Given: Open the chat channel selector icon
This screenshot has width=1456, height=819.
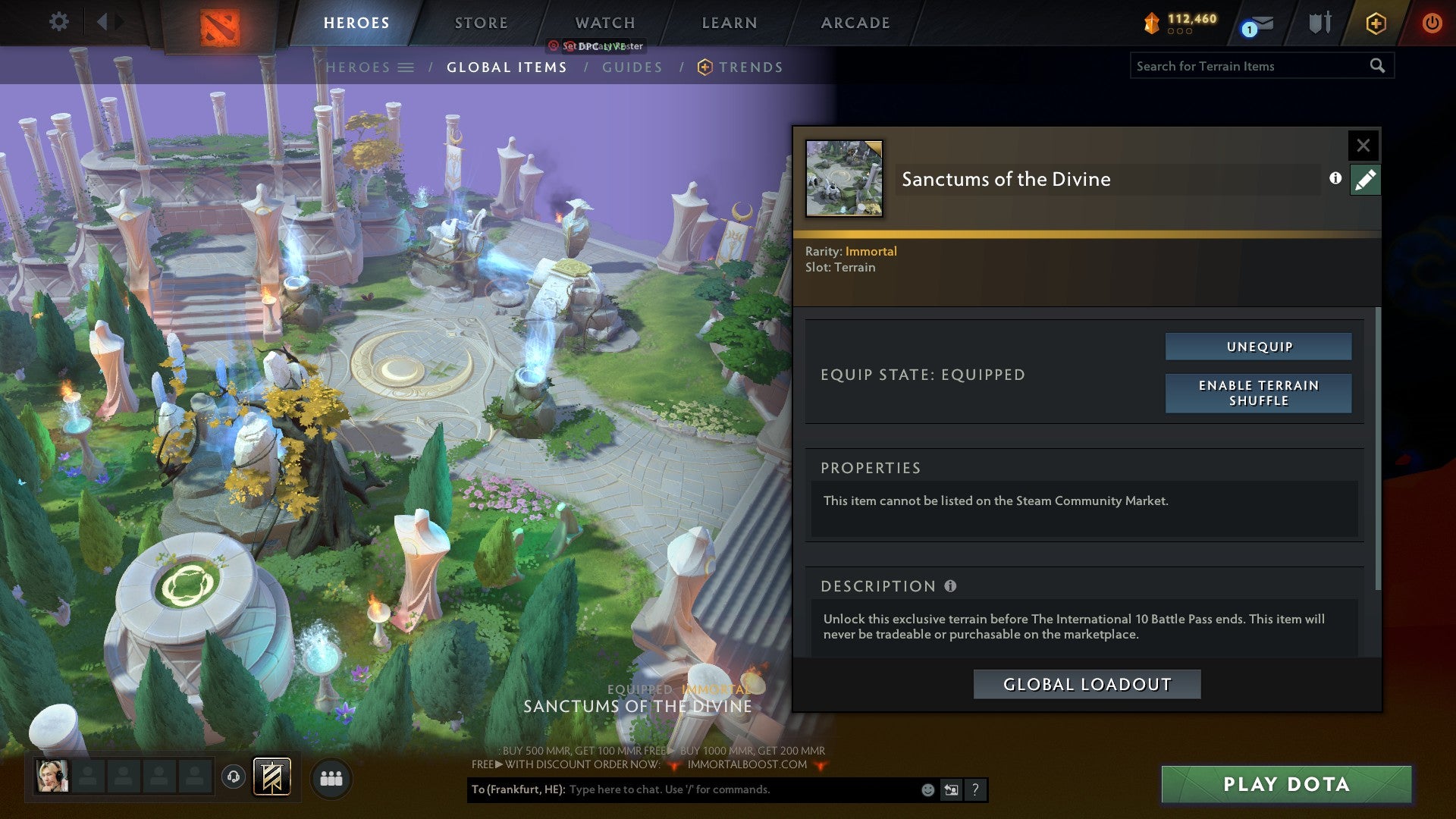Looking at the screenshot, I should pos(950,789).
